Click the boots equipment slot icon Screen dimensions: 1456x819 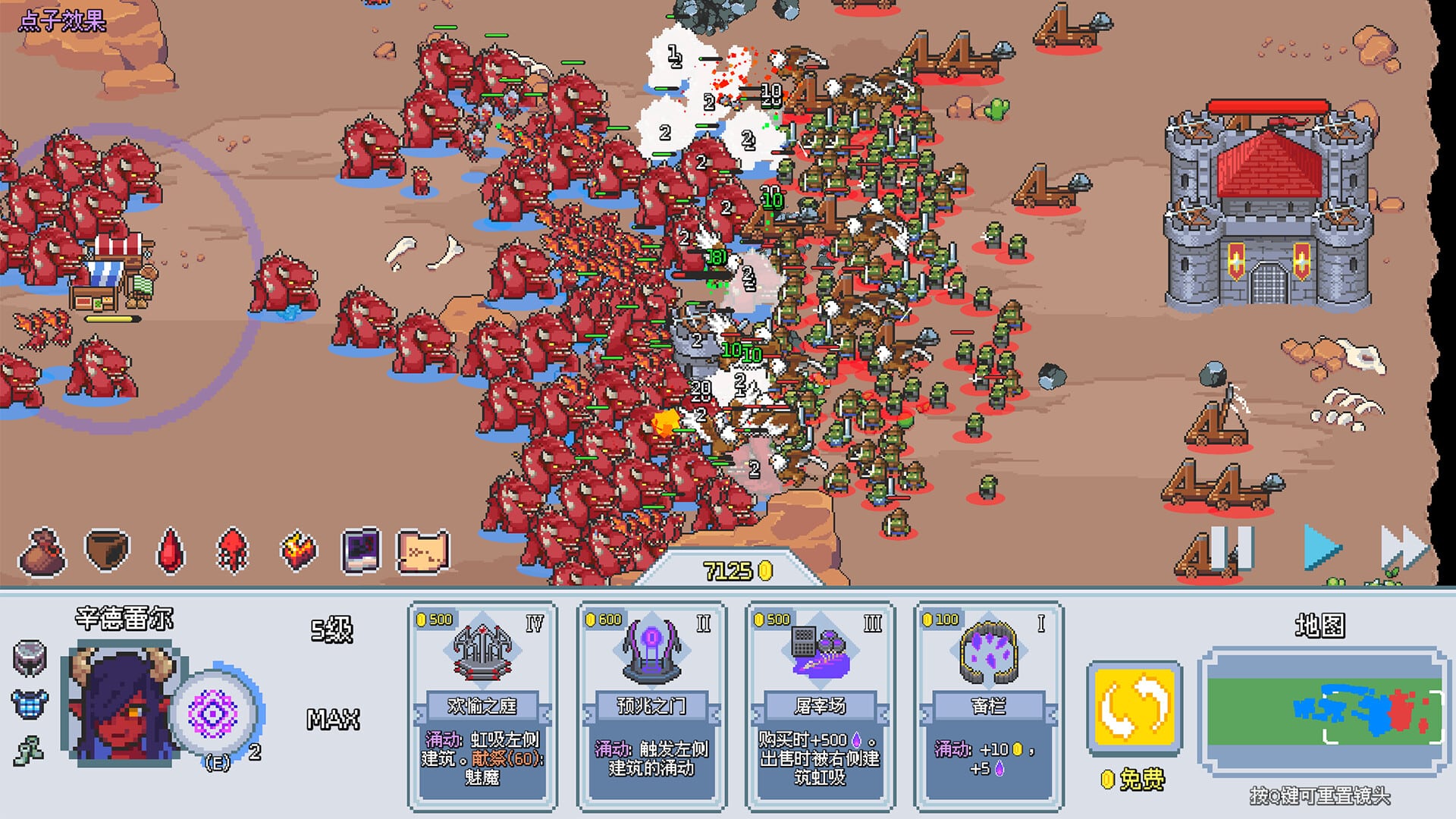[28, 752]
